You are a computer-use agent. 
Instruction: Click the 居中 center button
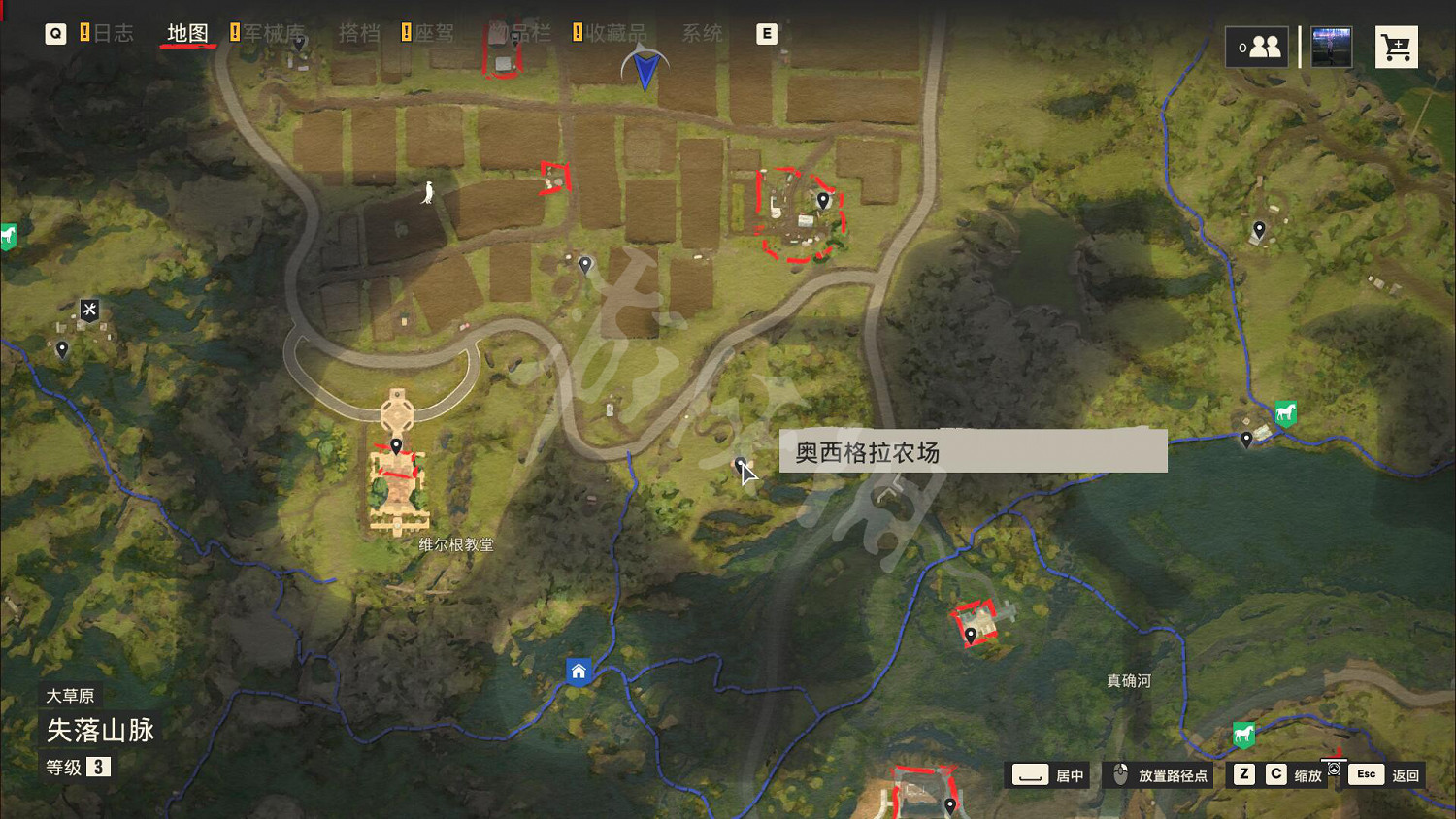(x=1046, y=775)
